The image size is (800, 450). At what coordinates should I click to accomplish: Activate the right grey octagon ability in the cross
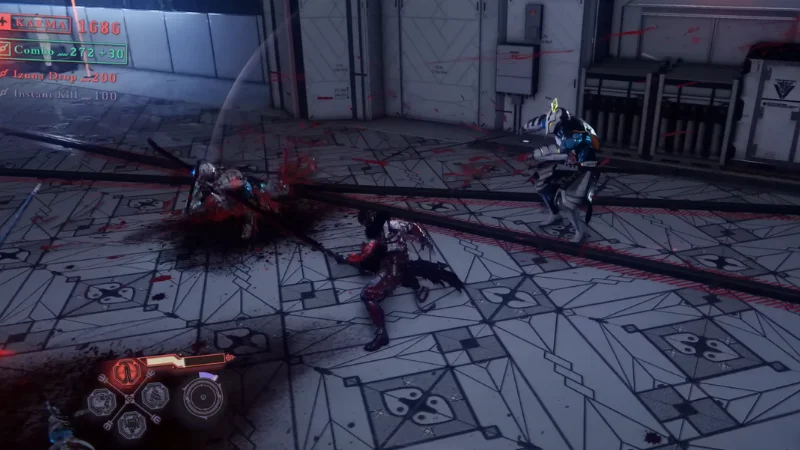coord(153,396)
